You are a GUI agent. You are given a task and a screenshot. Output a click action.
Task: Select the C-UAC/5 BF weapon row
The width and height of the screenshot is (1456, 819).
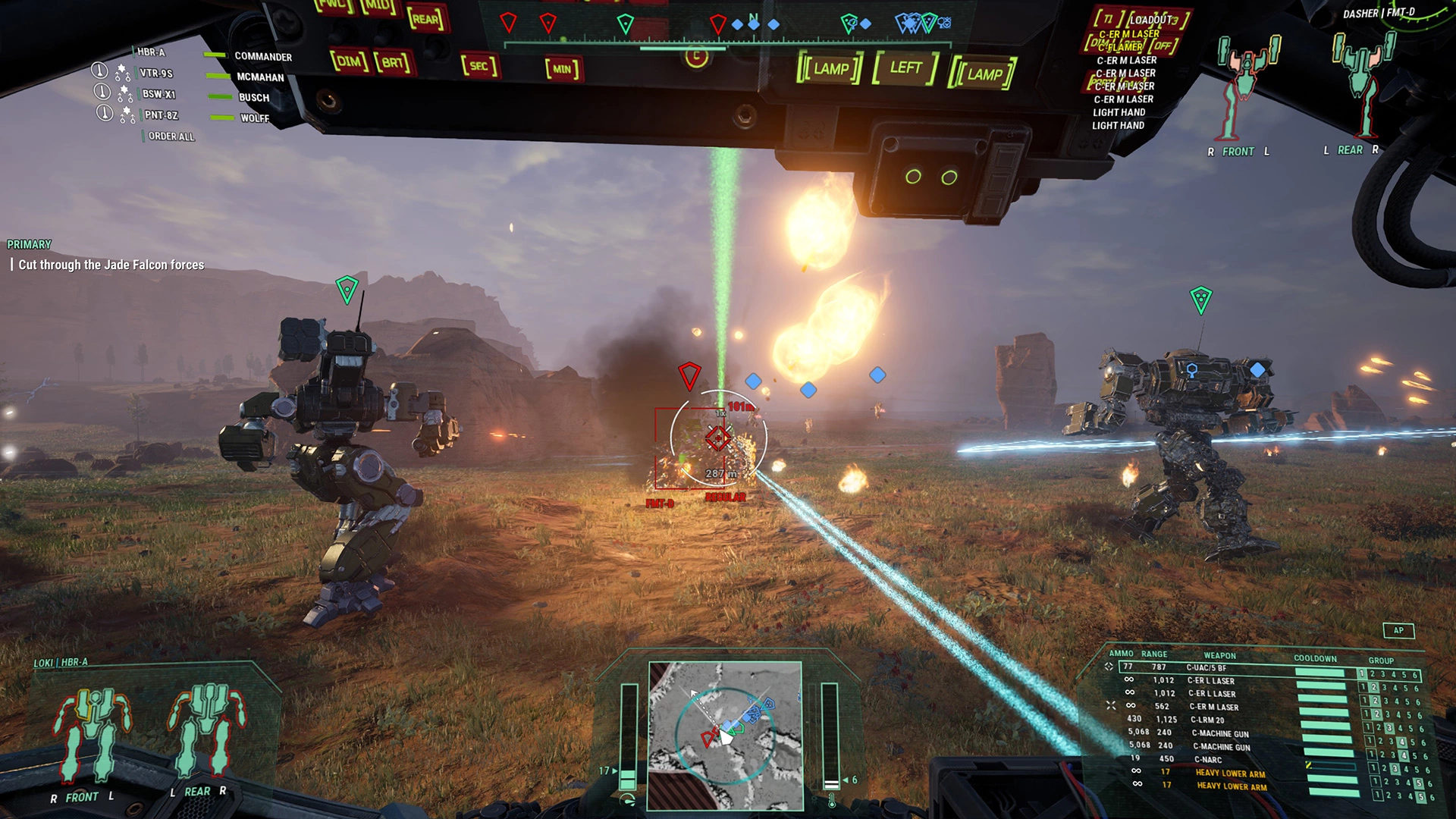click(x=1206, y=667)
